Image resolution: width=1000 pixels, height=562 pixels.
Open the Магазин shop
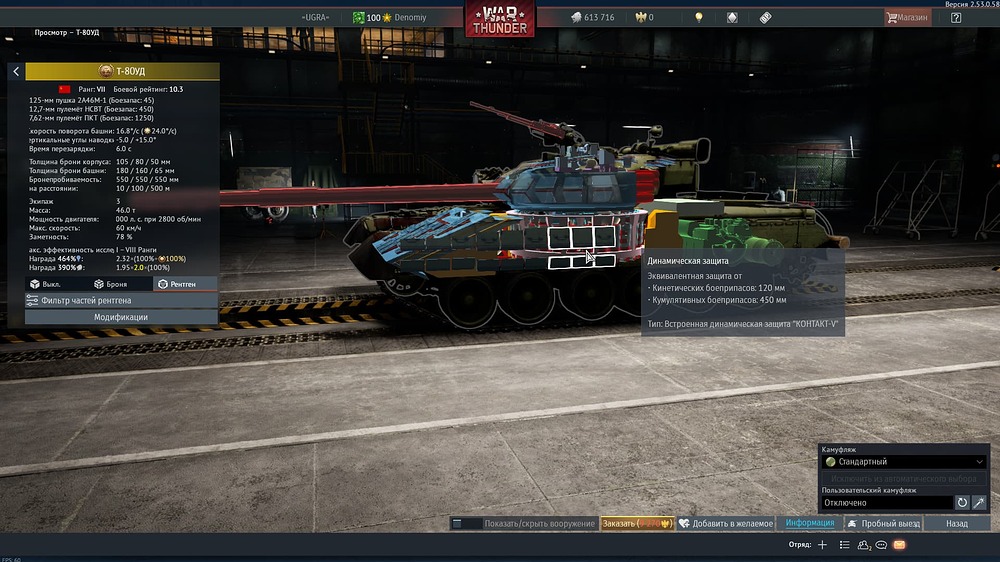click(907, 17)
